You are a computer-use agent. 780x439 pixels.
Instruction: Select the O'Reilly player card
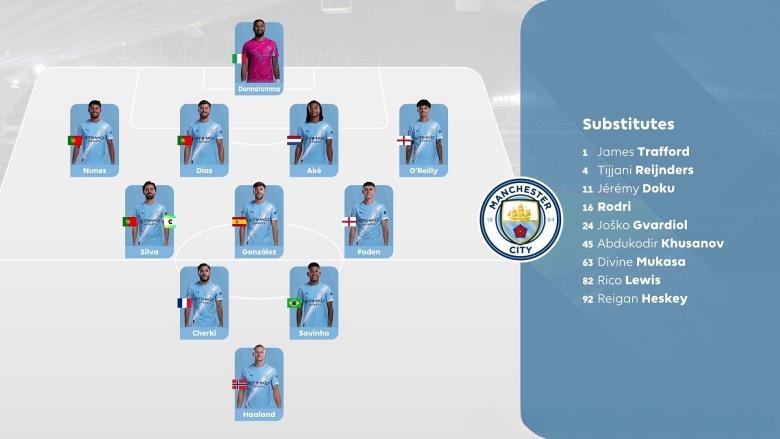click(423, 140)
